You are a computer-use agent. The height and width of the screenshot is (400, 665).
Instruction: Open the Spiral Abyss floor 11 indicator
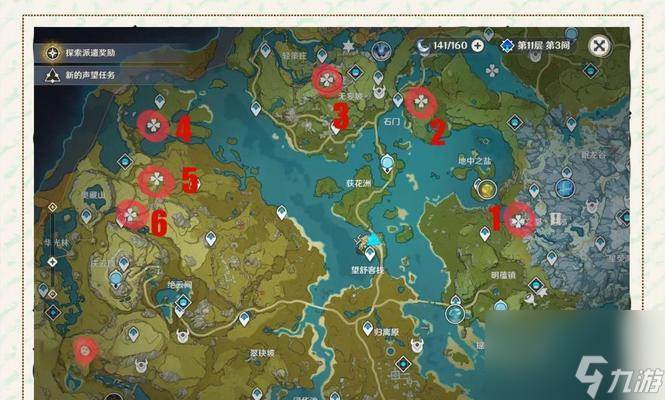point(538,45)
